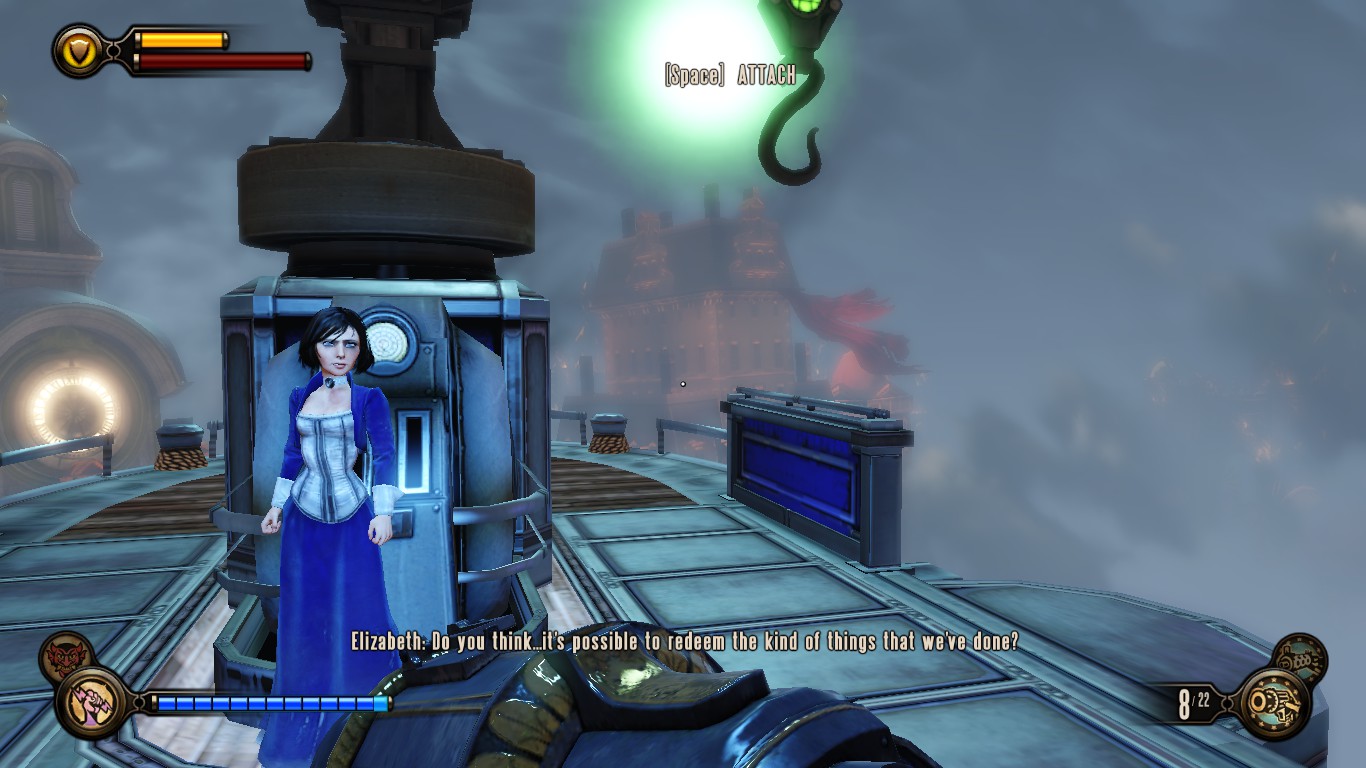The width and height of the screenshot is (1366, 768).
Task: Select the shield emblem icon
Action: click(78, 49)
